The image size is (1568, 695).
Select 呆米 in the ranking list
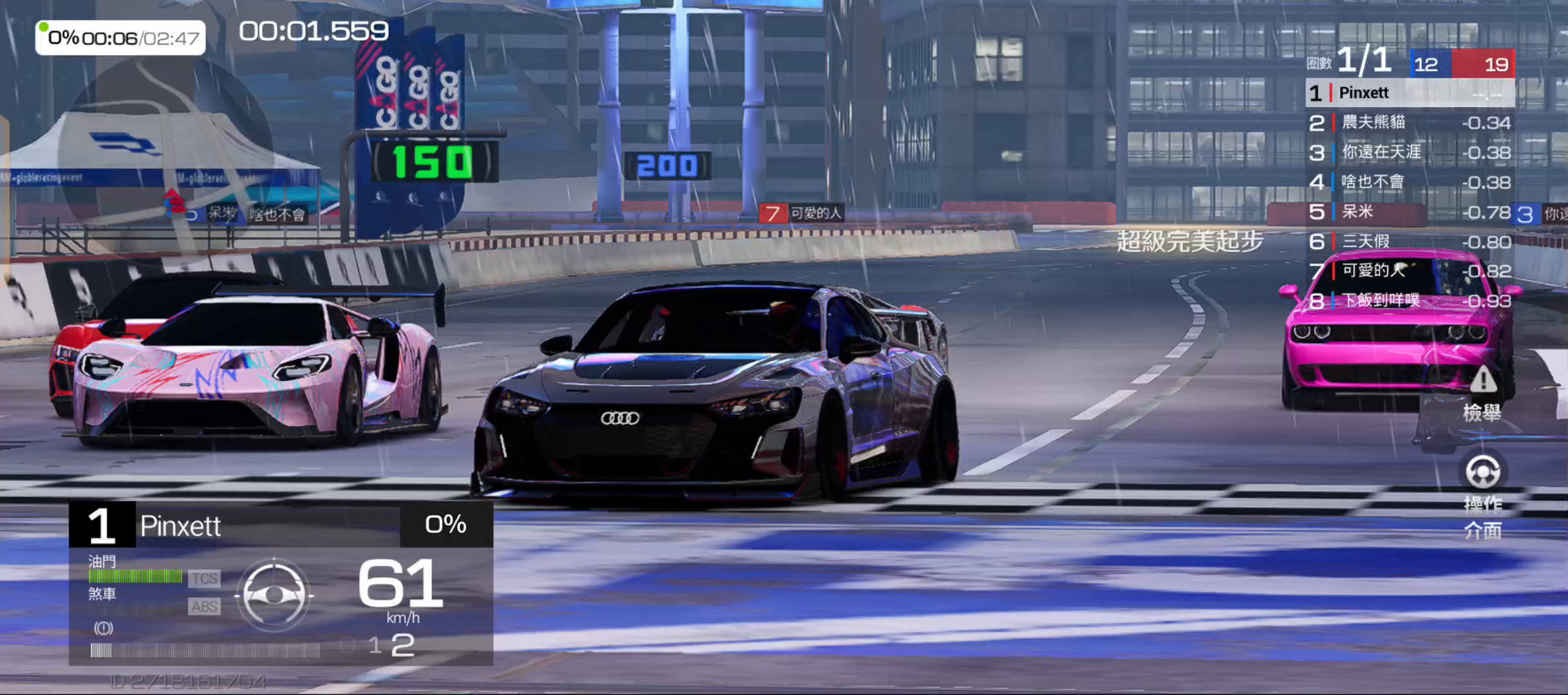click(x=1409, y=212)
